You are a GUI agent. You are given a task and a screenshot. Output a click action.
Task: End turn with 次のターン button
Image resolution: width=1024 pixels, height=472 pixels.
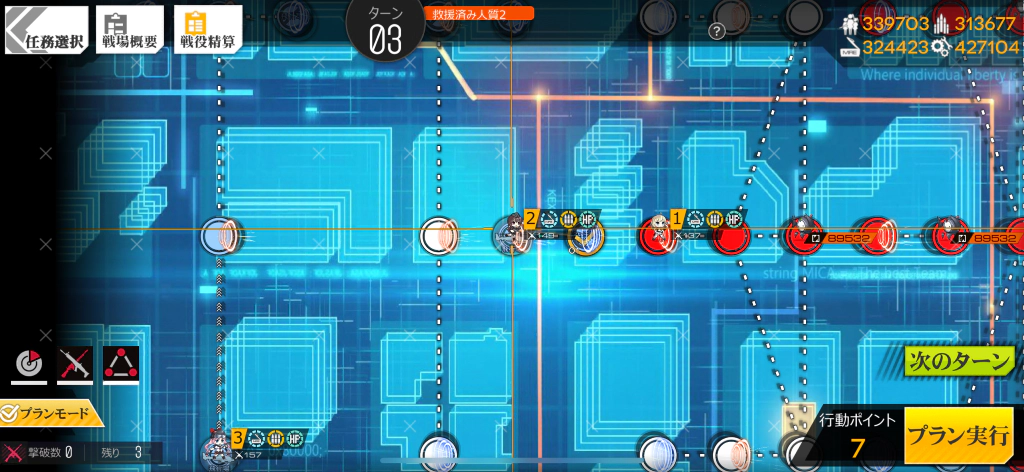point(959,360)
